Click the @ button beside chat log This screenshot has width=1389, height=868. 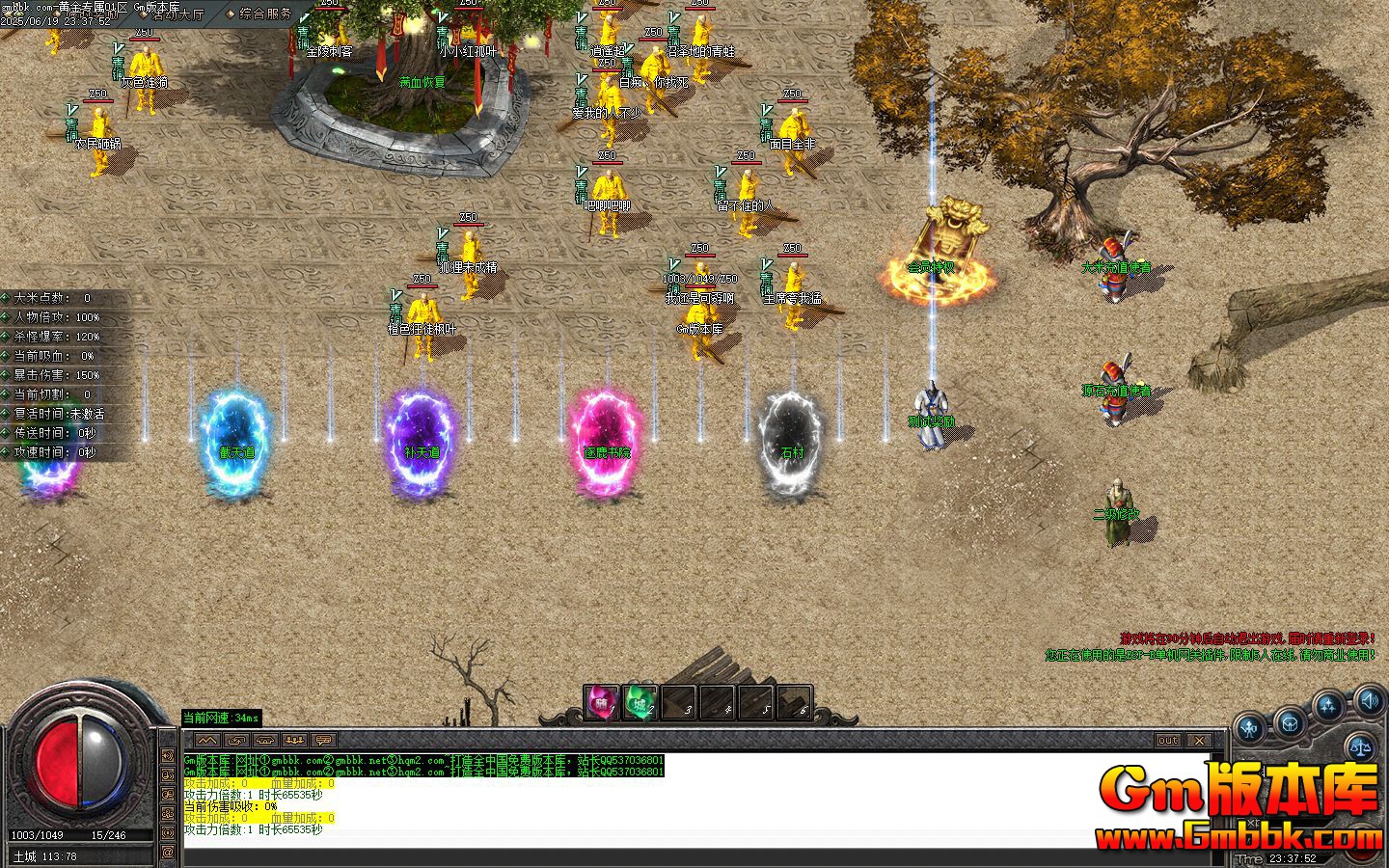coord(168,853)
